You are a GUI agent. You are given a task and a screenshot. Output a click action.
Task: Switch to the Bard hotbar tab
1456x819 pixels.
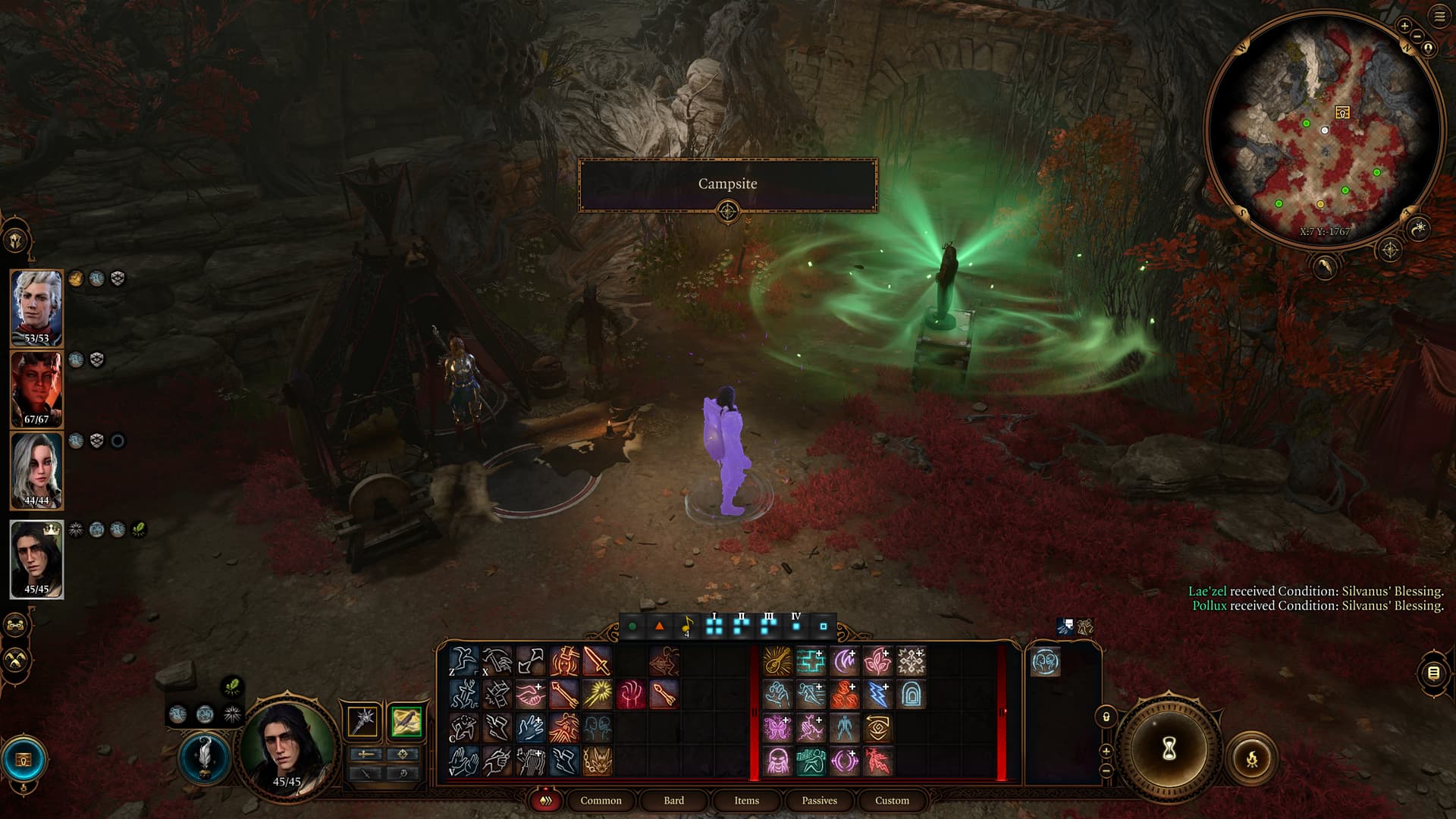(673, 800)
